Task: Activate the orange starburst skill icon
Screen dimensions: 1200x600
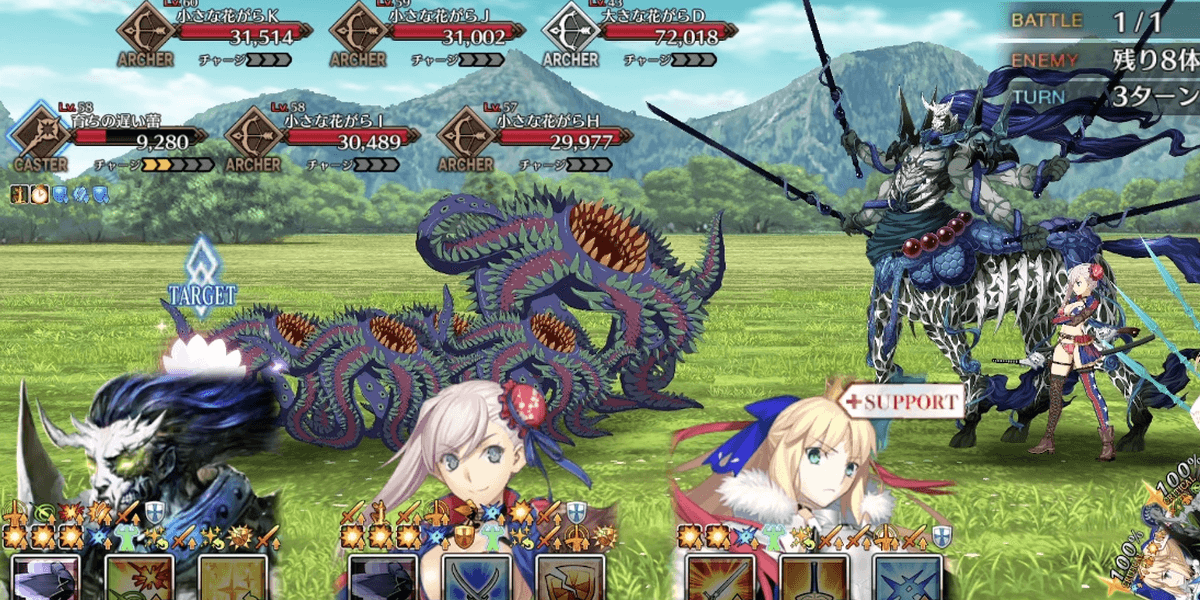Action: 139,580
